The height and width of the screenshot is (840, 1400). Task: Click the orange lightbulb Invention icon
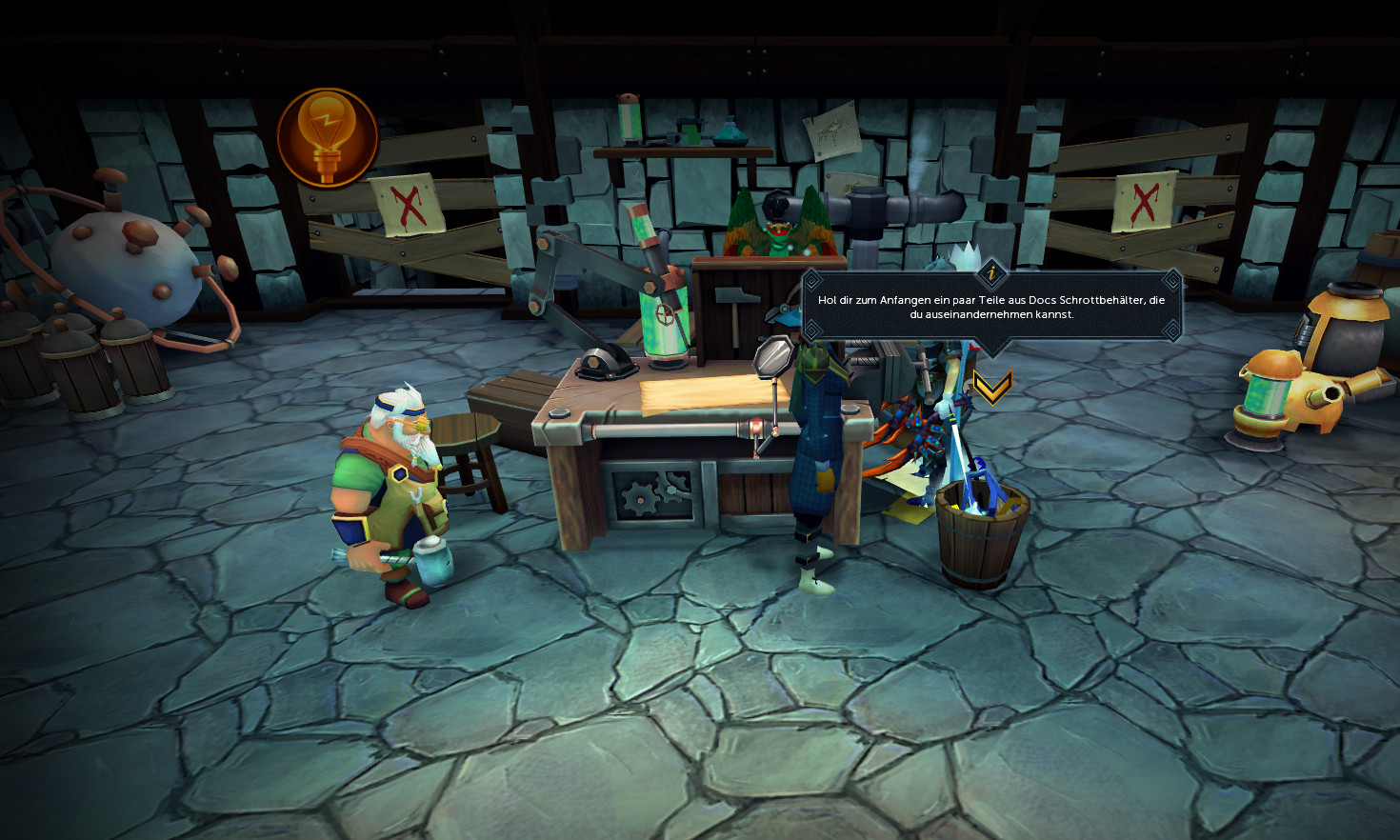[328, 137]
